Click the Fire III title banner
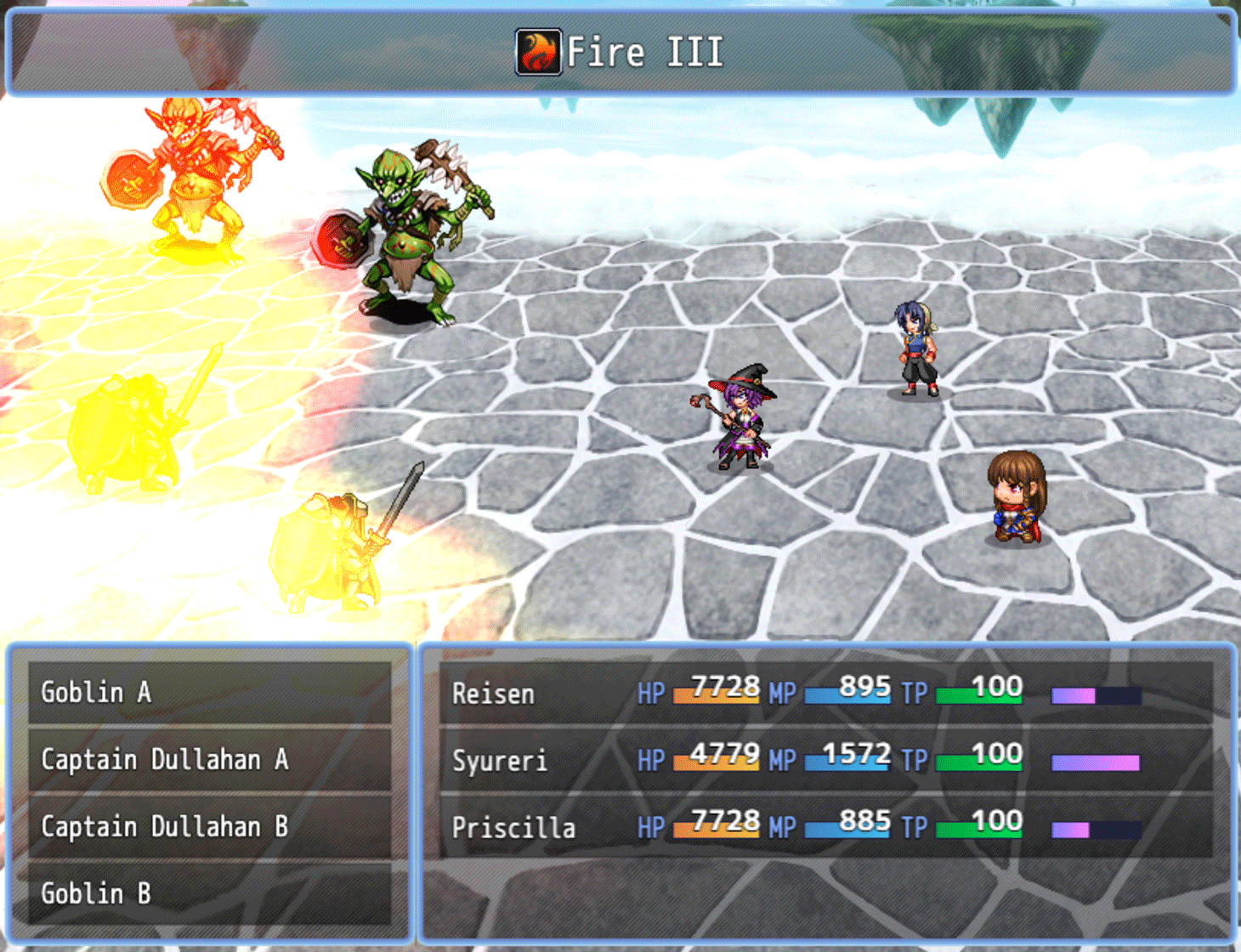Screen dimensions: 1241x952 pos(619,51)
